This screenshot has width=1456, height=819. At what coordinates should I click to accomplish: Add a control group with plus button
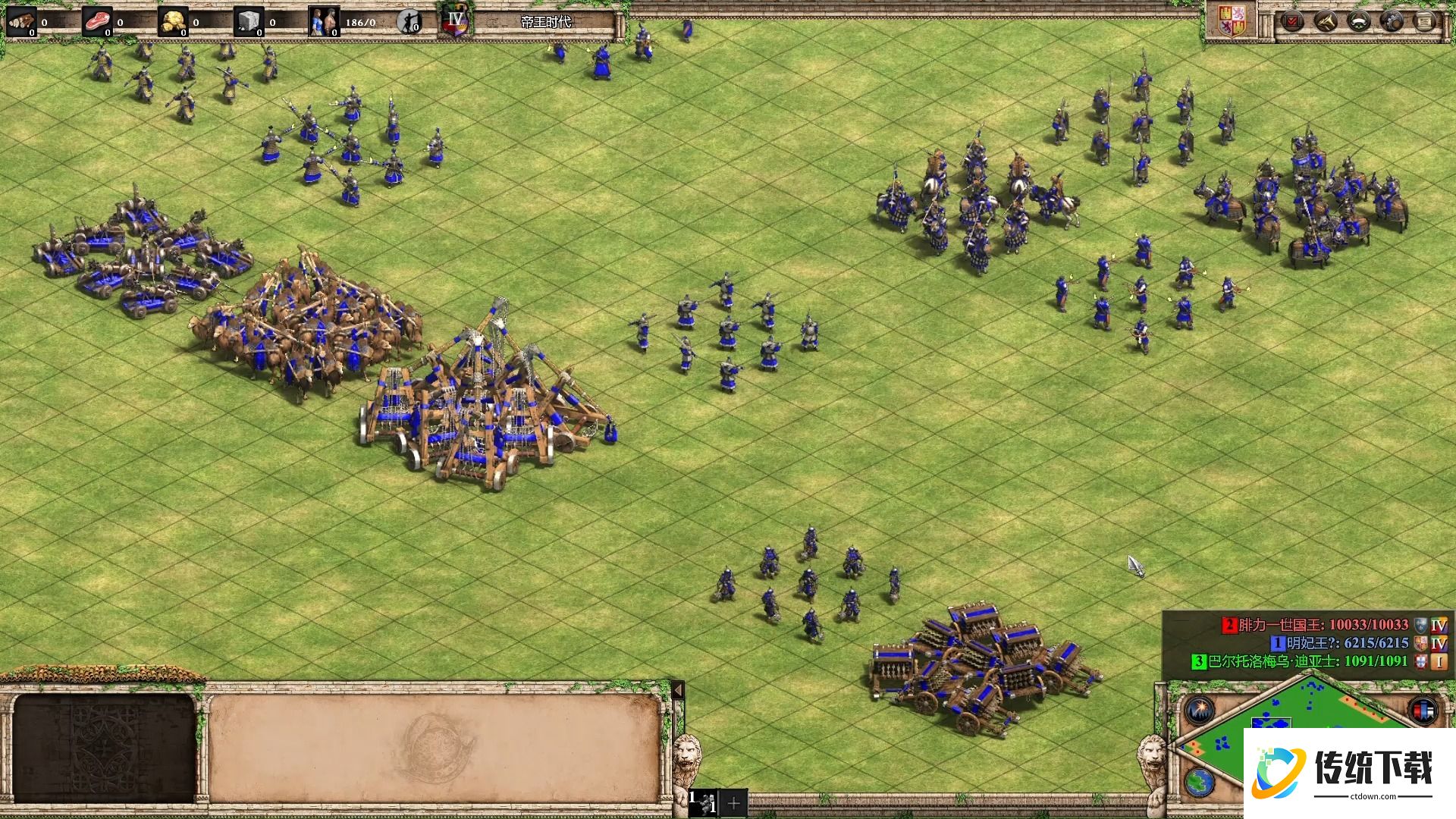coord(733,803)
